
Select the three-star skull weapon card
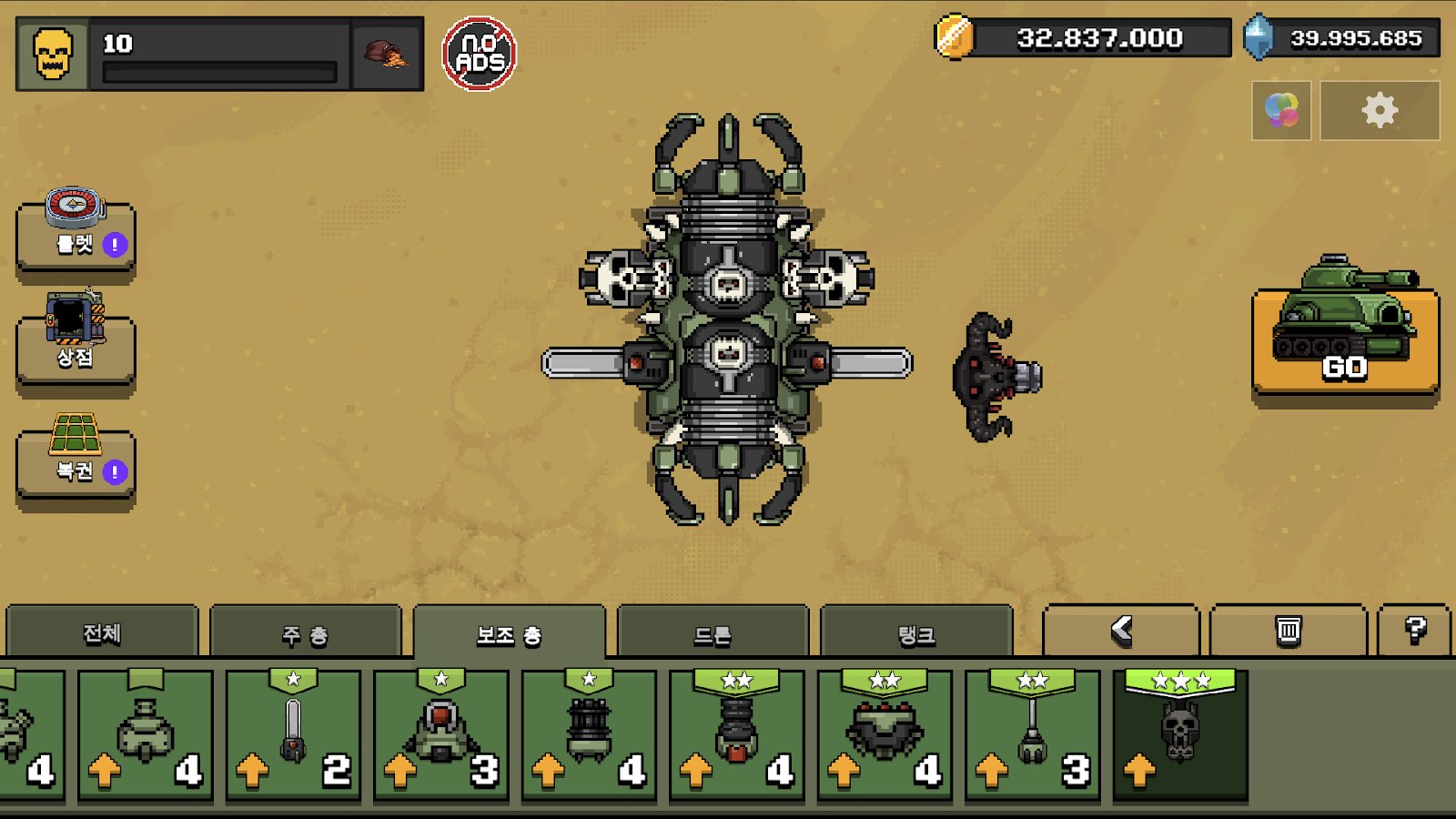point(1180,735)
